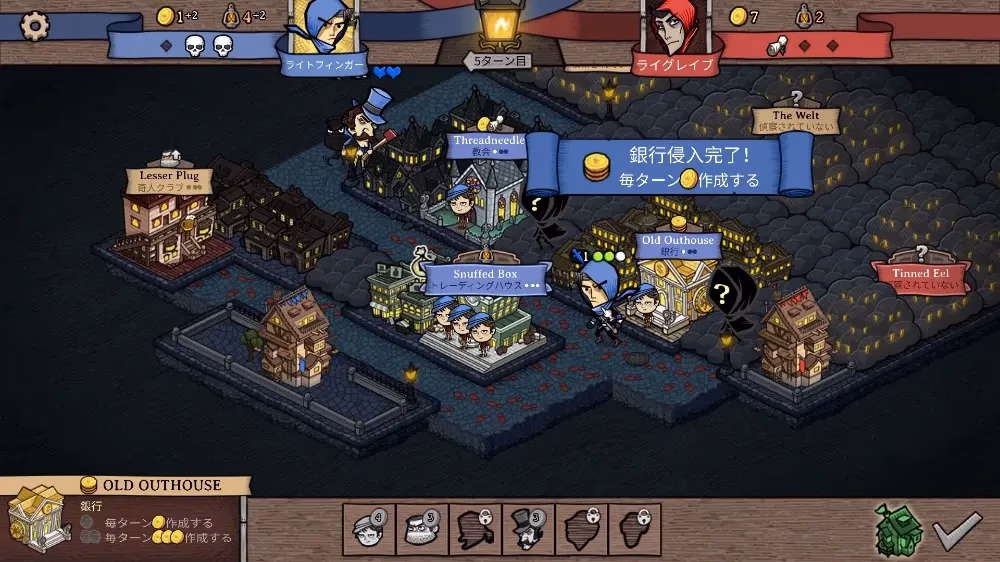Dismiss the bank infiltration complete banner

(x=670, y=165)
